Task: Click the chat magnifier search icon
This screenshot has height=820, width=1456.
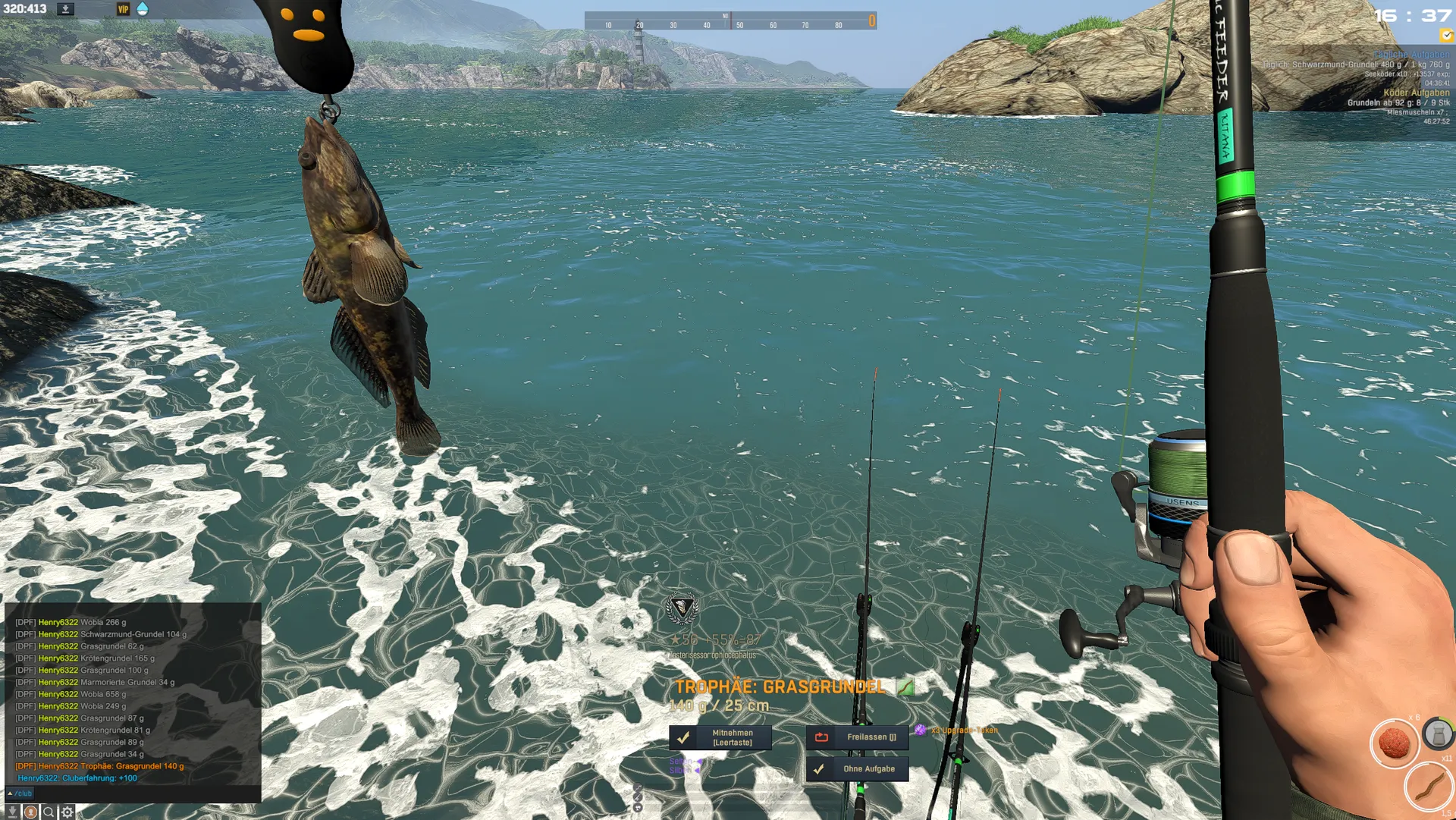Action: point(49,812)
